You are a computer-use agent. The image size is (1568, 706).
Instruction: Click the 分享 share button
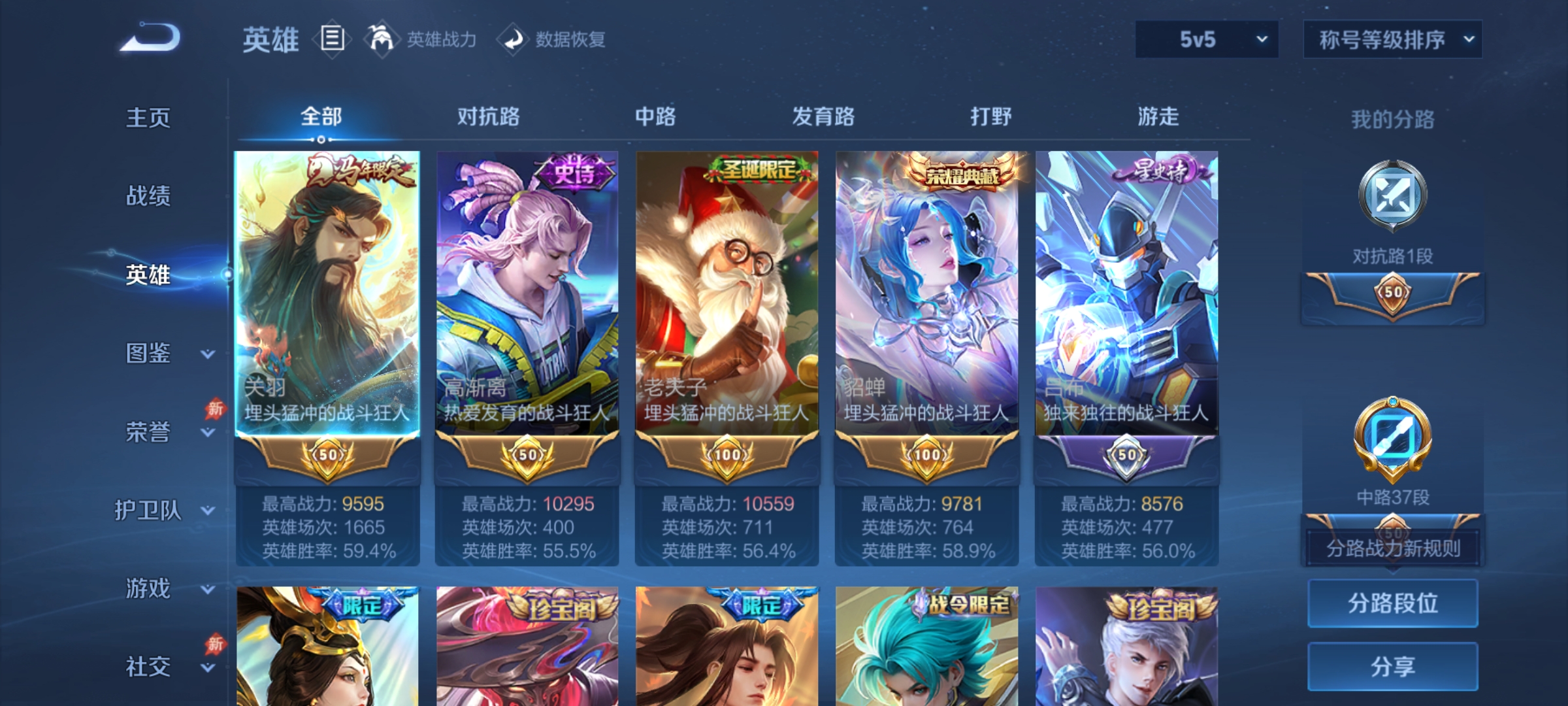coord(1393,667)
